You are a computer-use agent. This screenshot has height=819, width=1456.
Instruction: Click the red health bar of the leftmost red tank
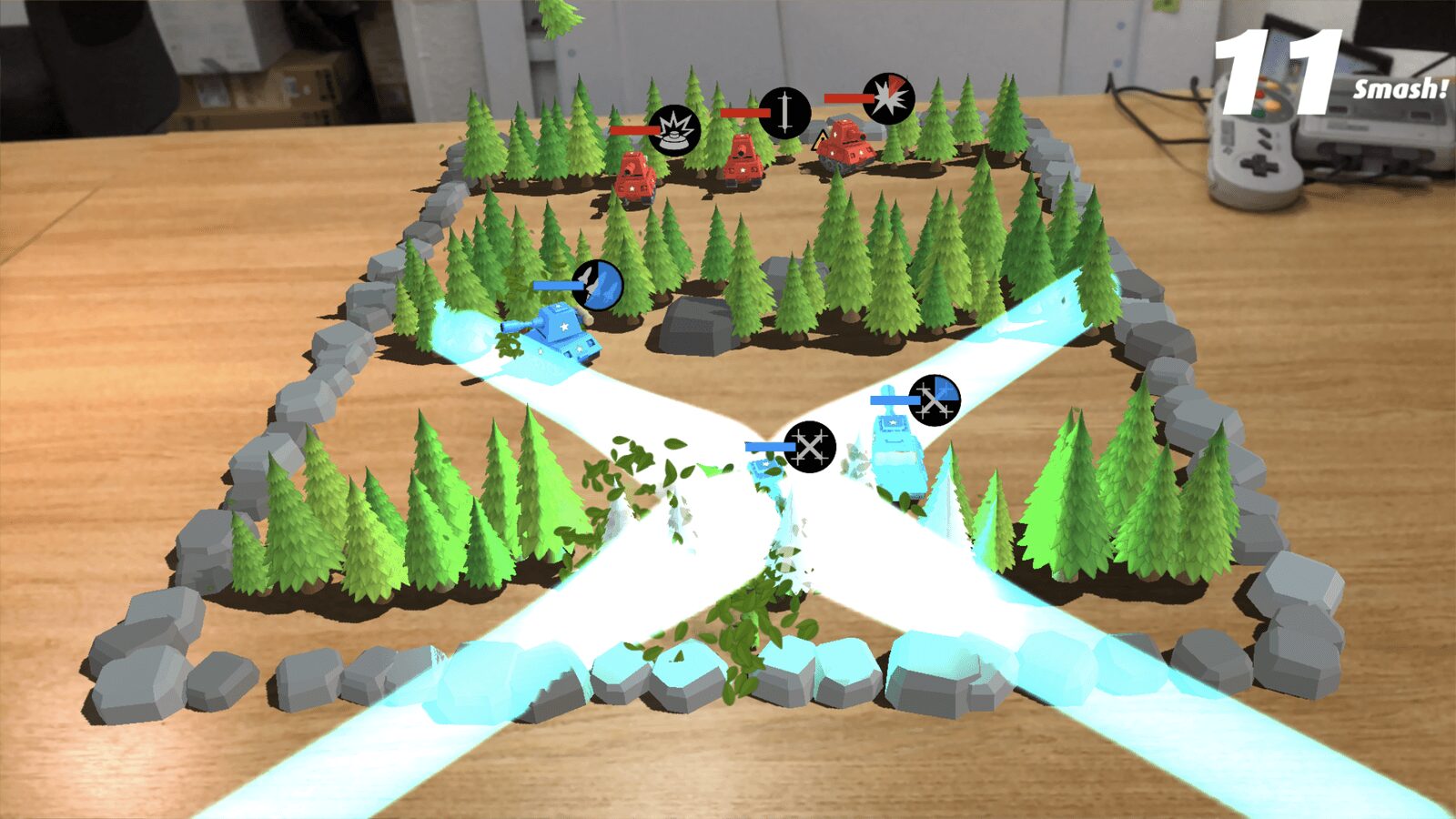(x=634, y=130)
